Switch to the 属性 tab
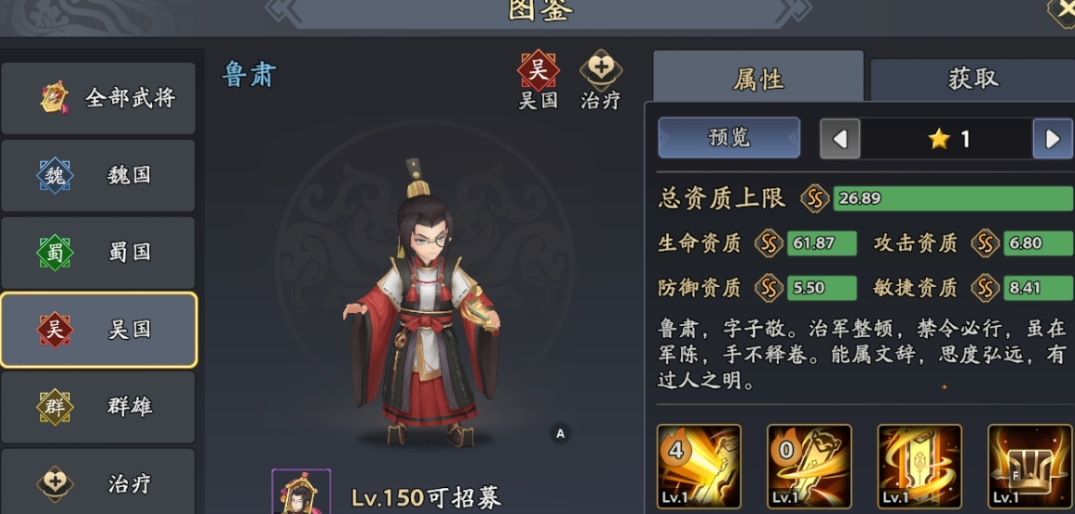Image resolution: width=1075 pixels, height=514 pixels. 758,79
